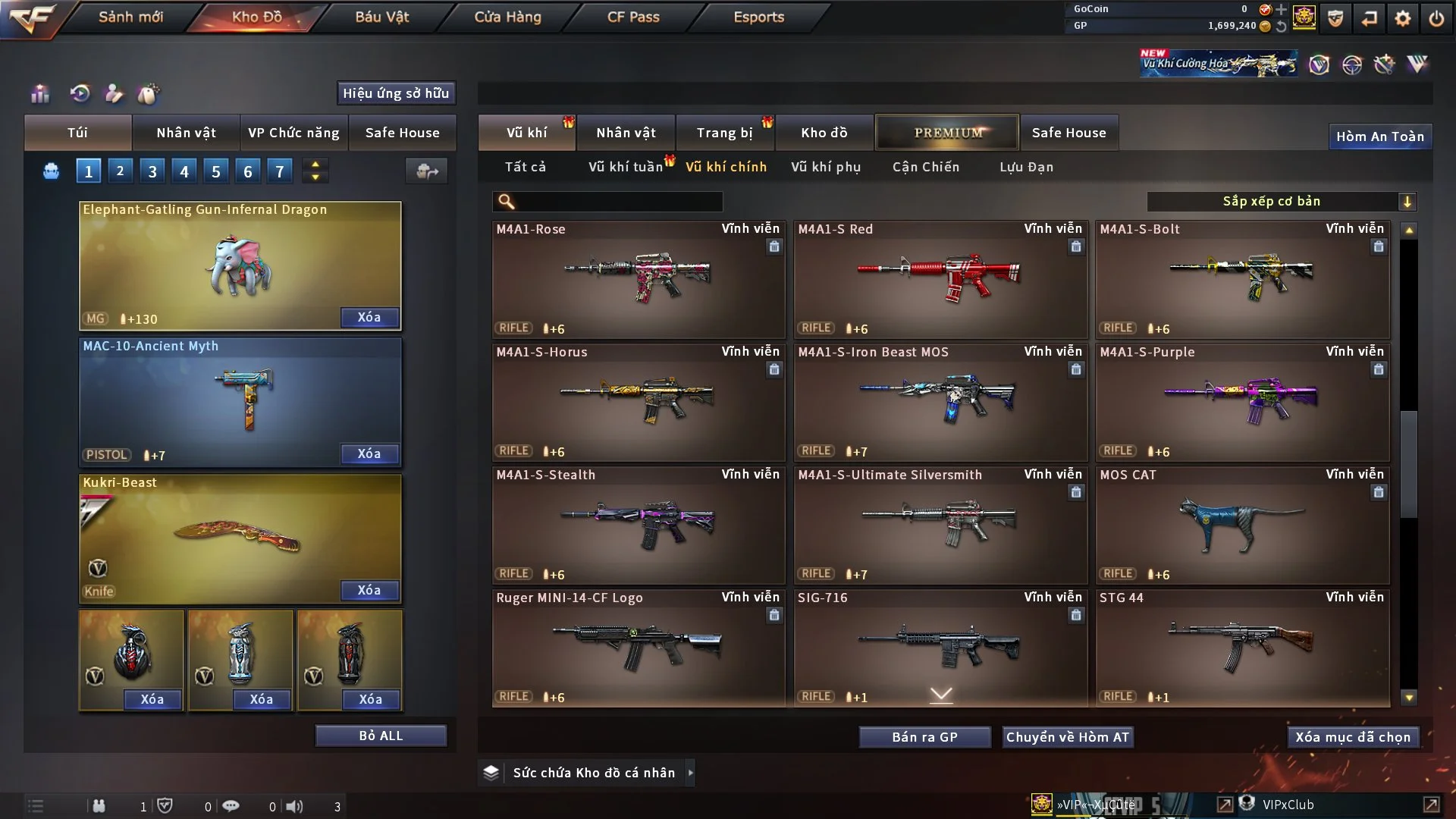Open the gear settings icon

tap(1403, 18)
